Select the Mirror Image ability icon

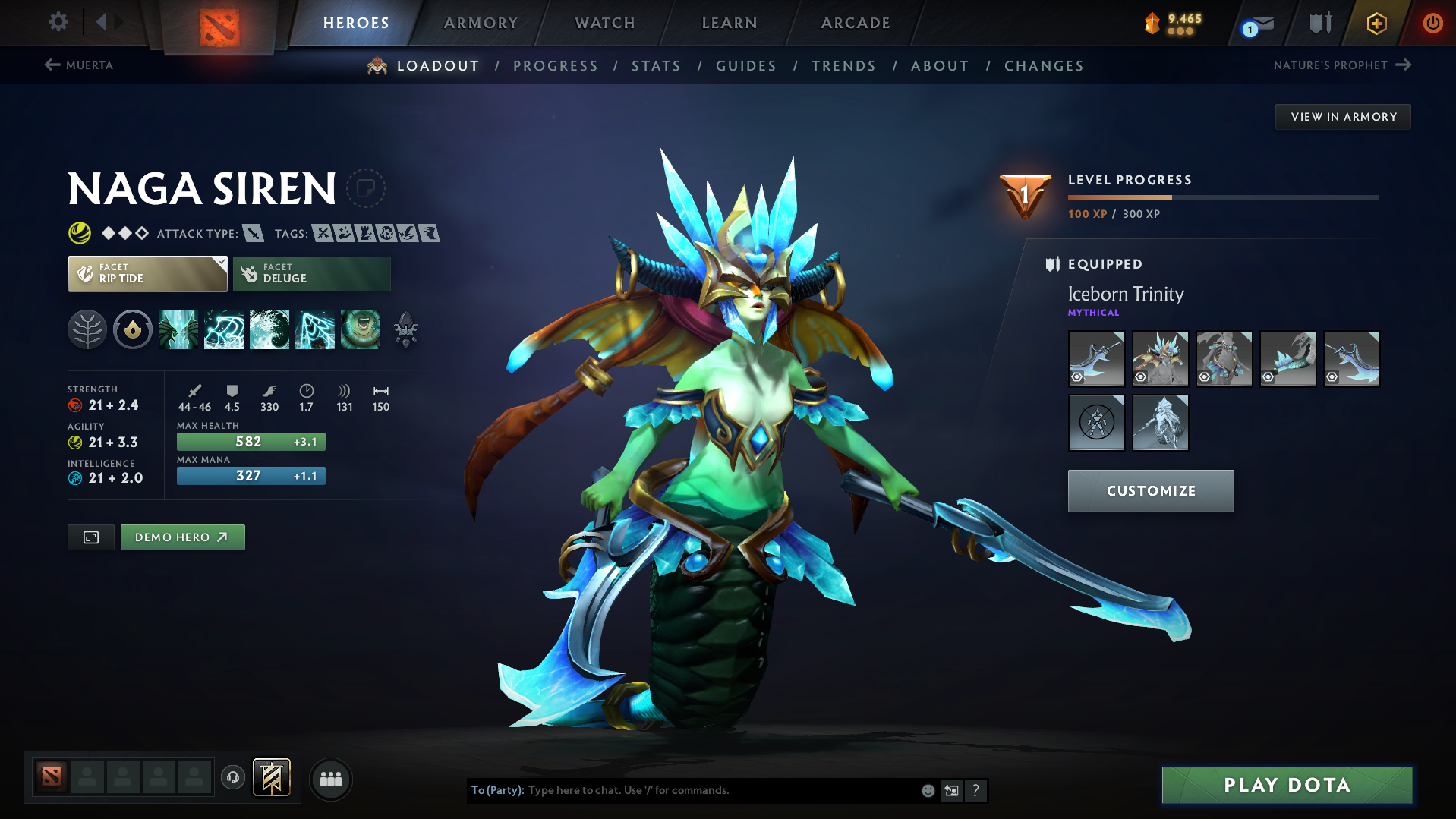pyautogui.click(x=178, y=329)
